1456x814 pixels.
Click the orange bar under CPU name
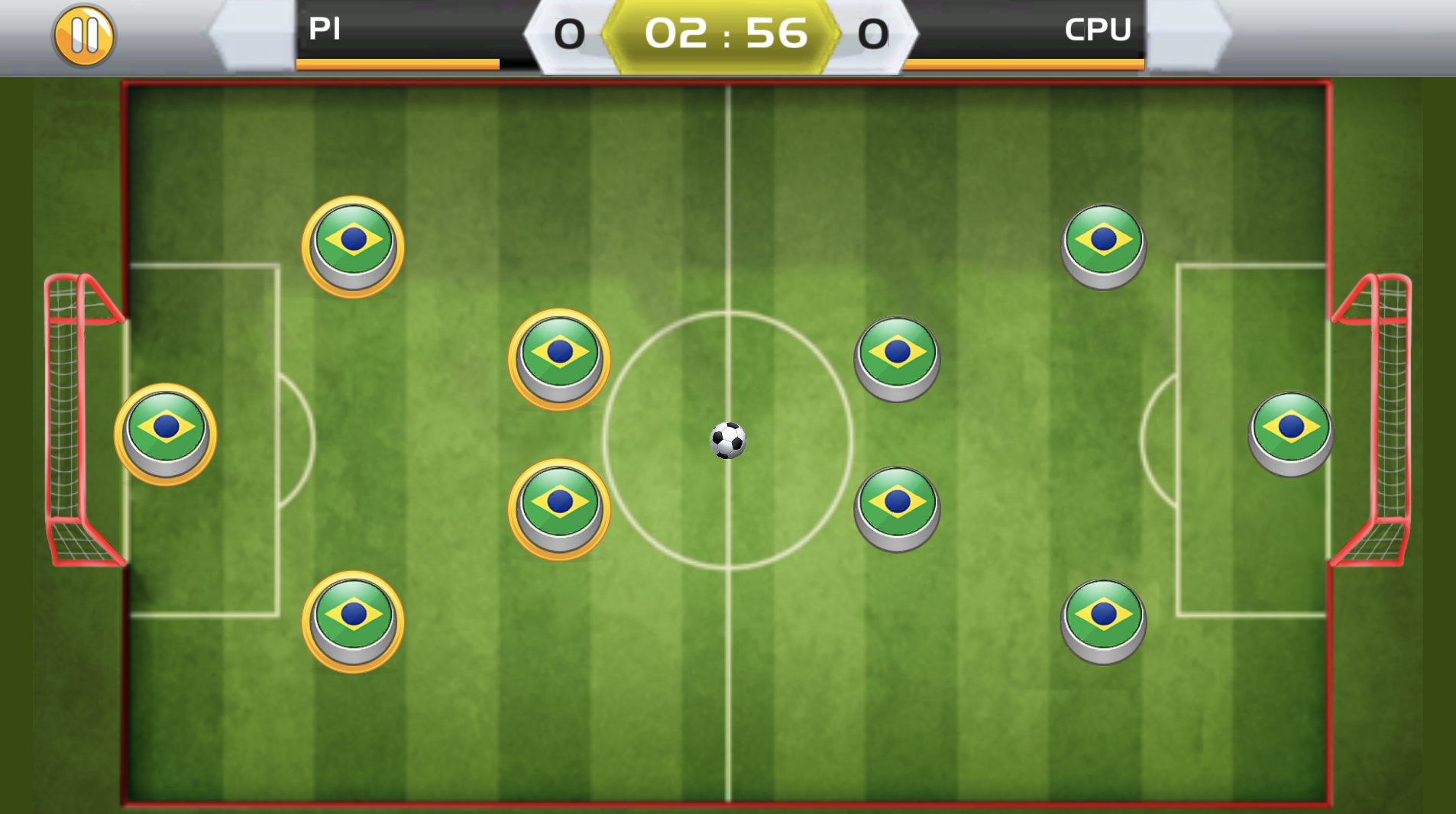click(x=1024, y=63)
